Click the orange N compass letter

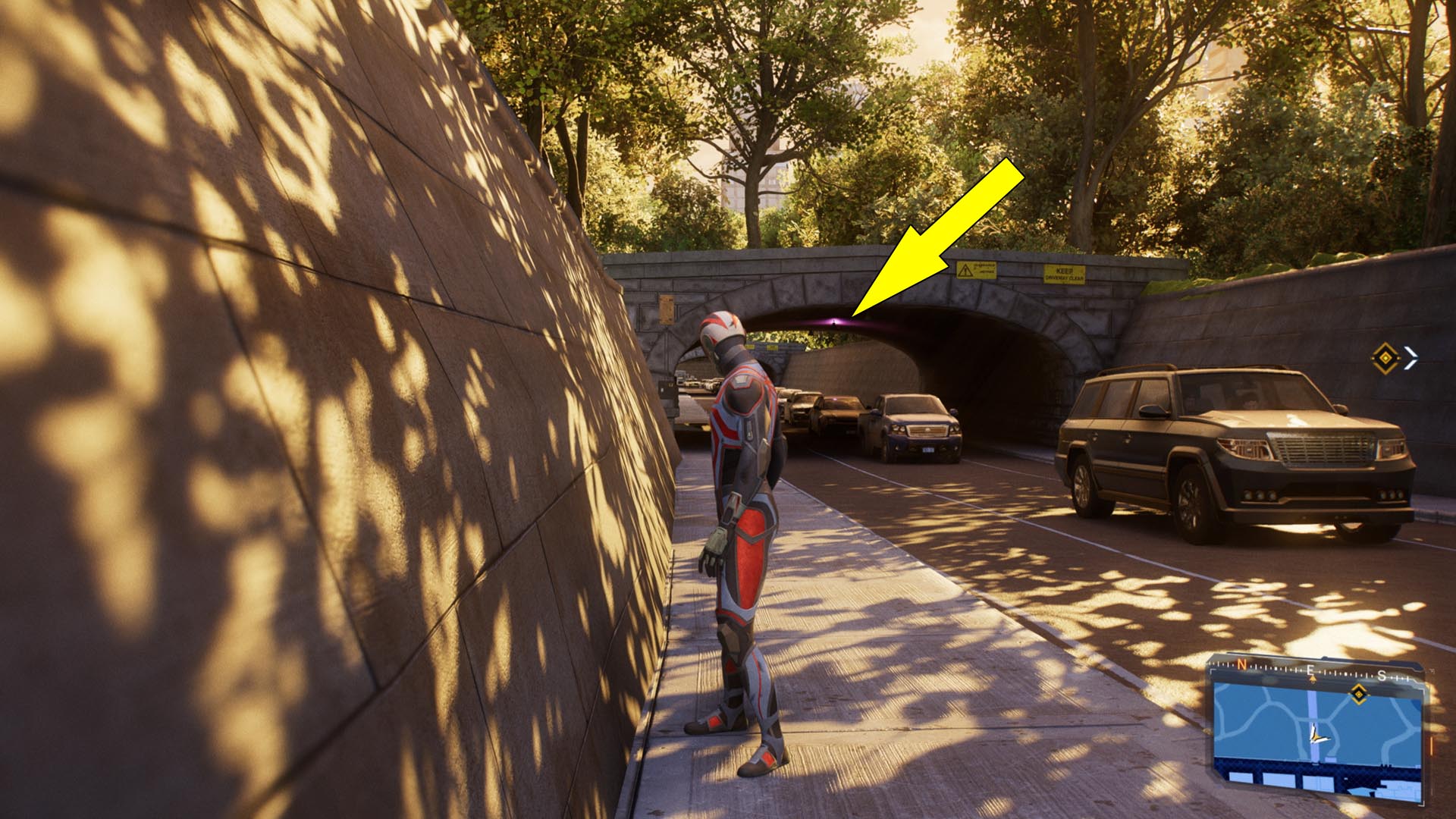click(x=1242, y=664)
